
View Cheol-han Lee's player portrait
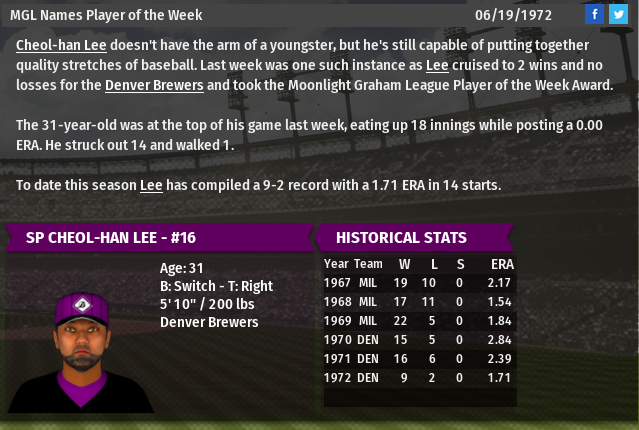(80, 340)
